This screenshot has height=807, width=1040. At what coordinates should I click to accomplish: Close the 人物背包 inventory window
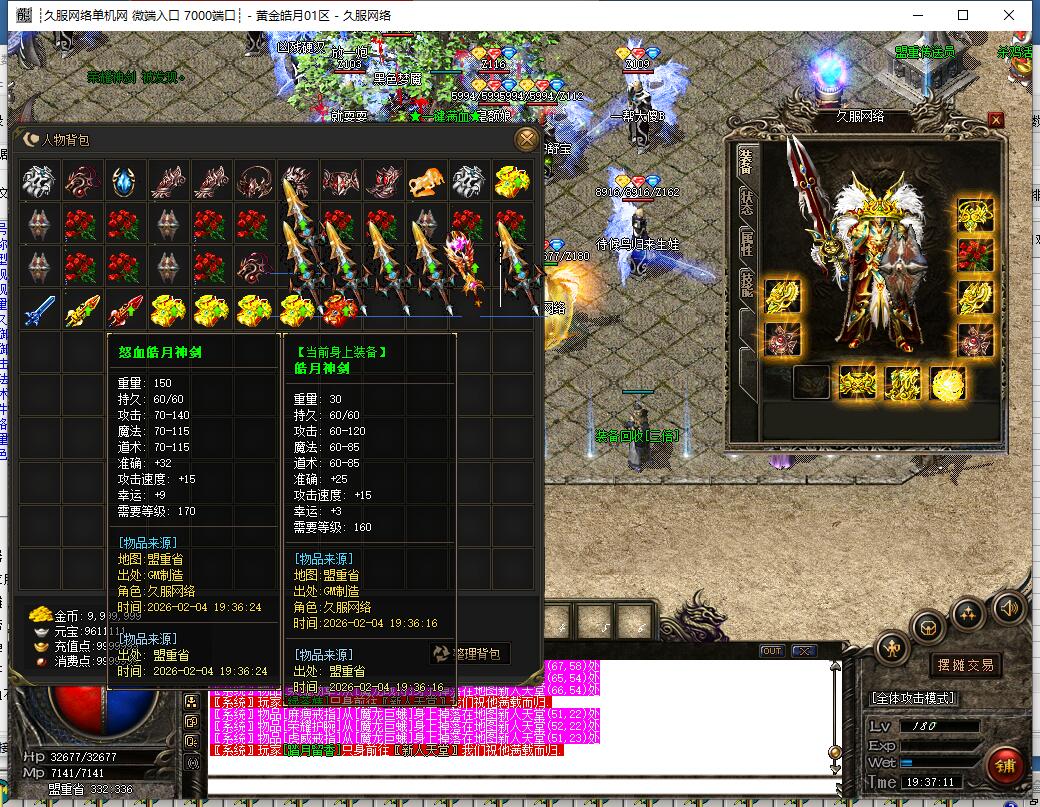pos(526,139)
